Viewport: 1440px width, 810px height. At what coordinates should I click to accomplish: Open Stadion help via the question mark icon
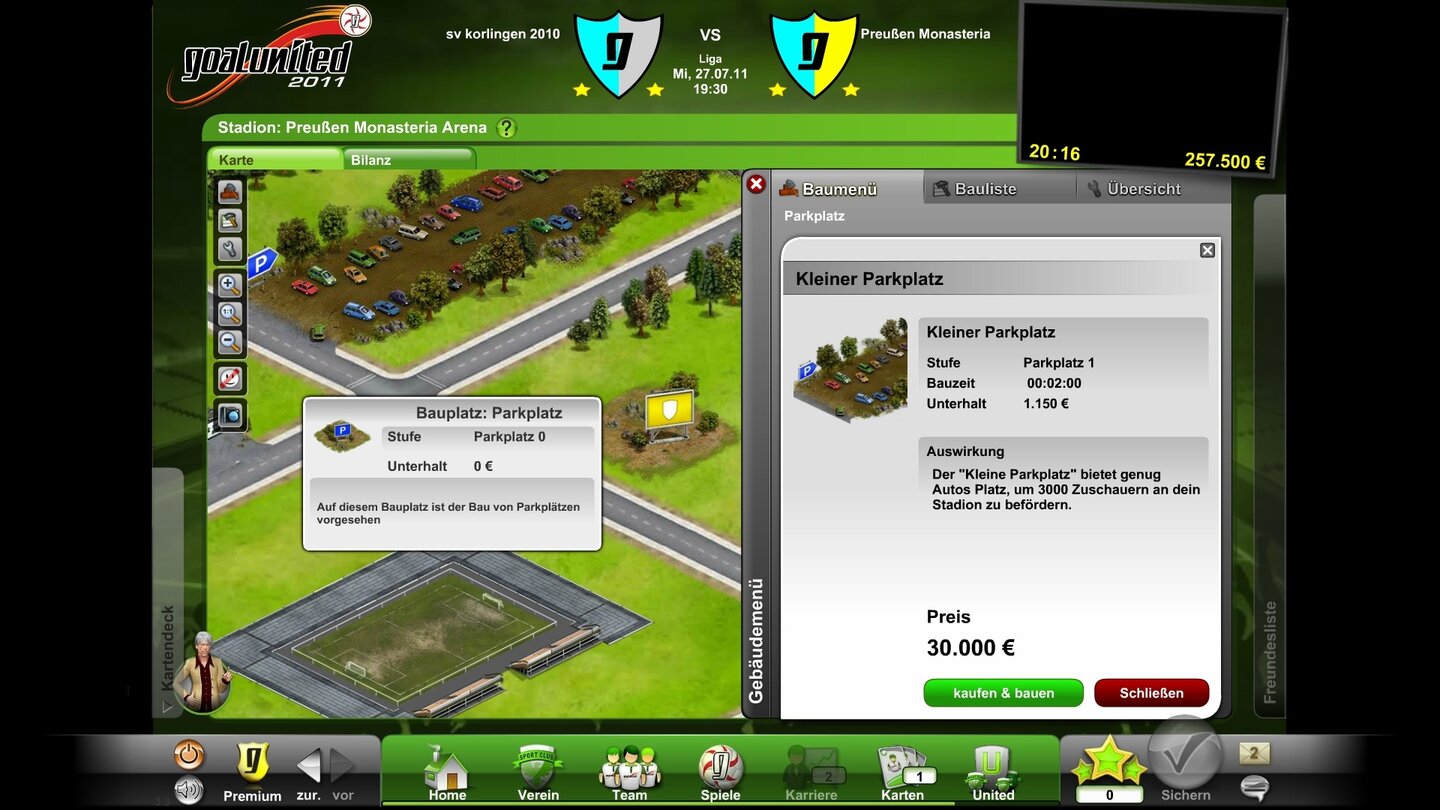tap(506, 127)
